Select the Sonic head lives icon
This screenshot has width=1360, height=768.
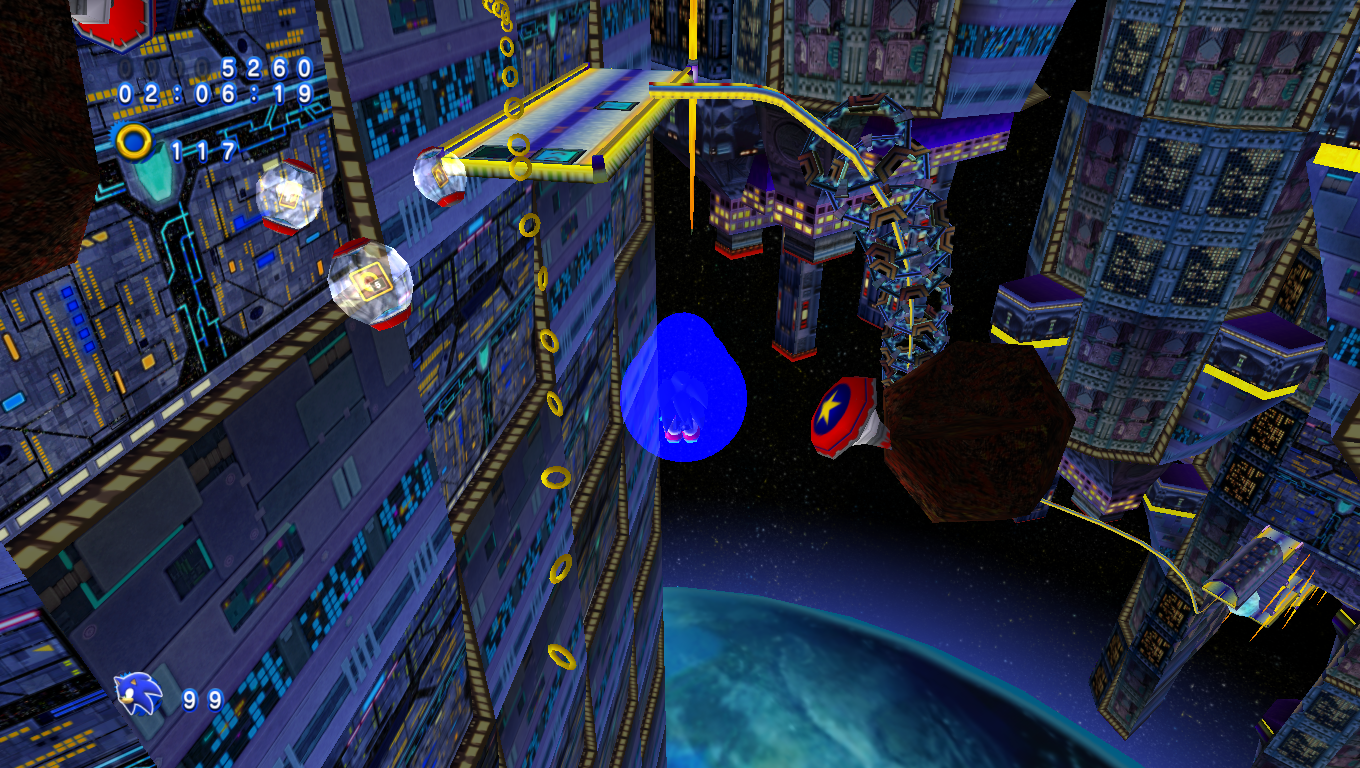[x=137, y=693]
